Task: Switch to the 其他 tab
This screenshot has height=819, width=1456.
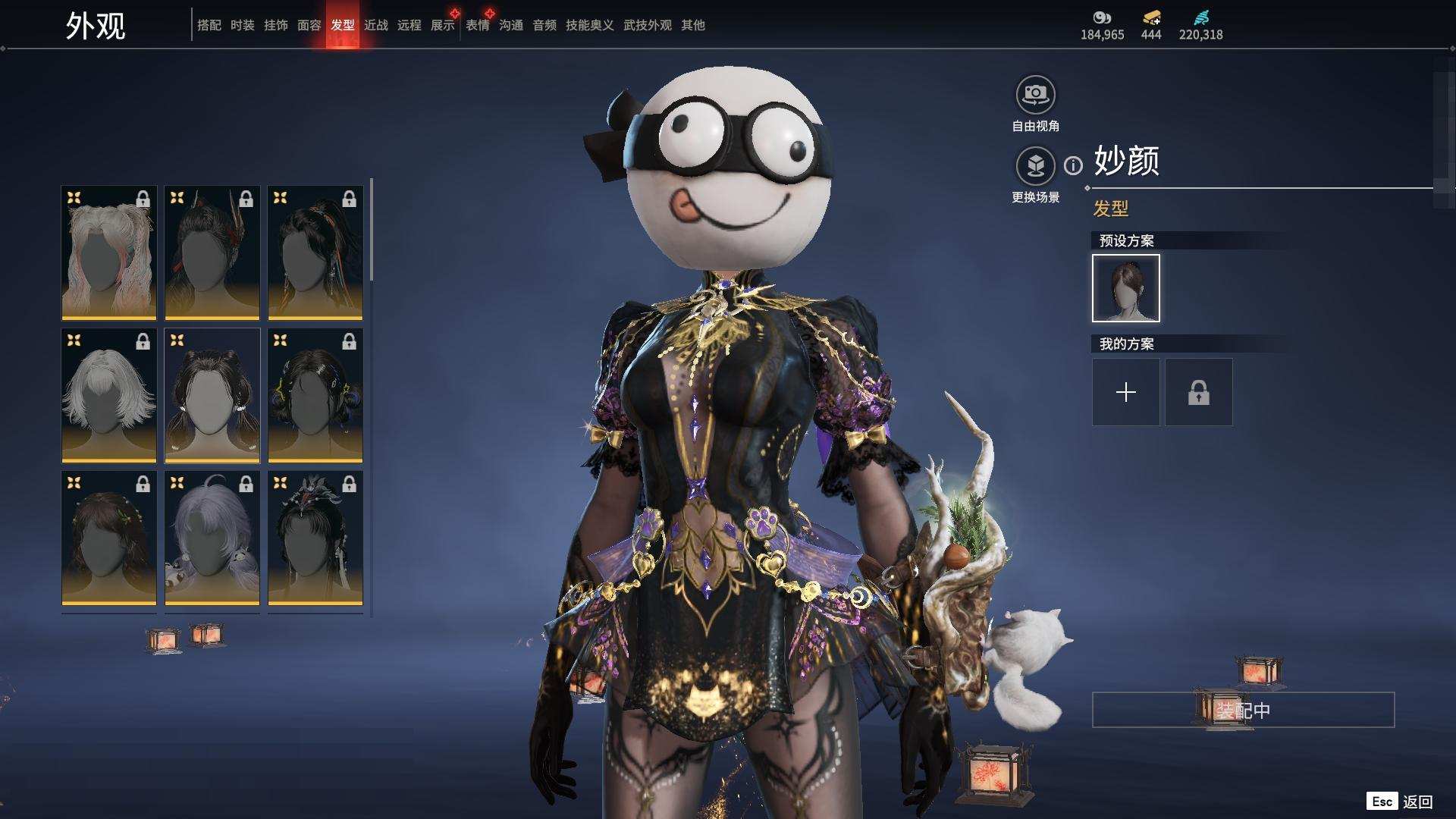Action: [x=693, y=25]
